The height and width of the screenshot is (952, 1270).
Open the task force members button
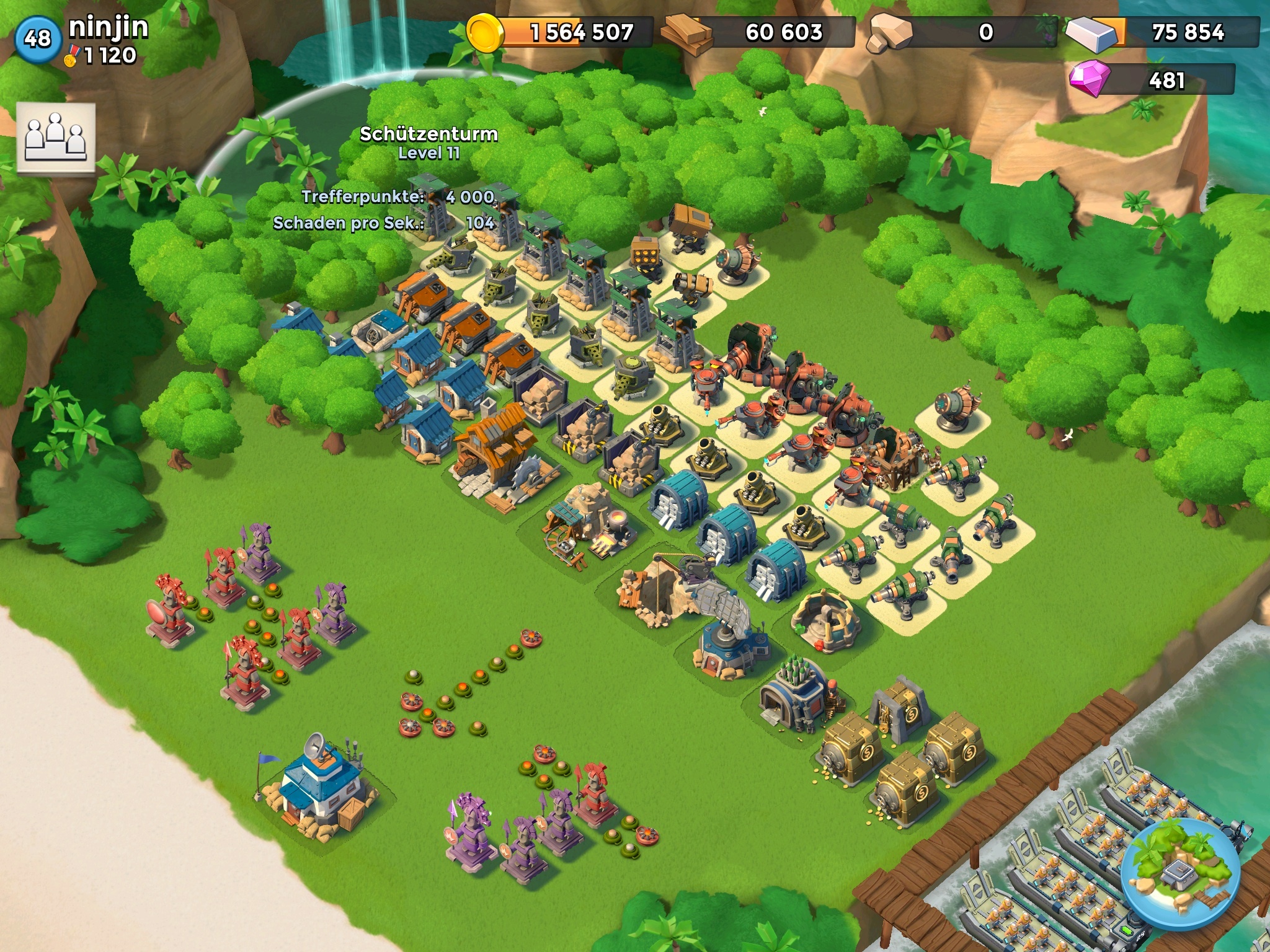(x=56, y=137)
